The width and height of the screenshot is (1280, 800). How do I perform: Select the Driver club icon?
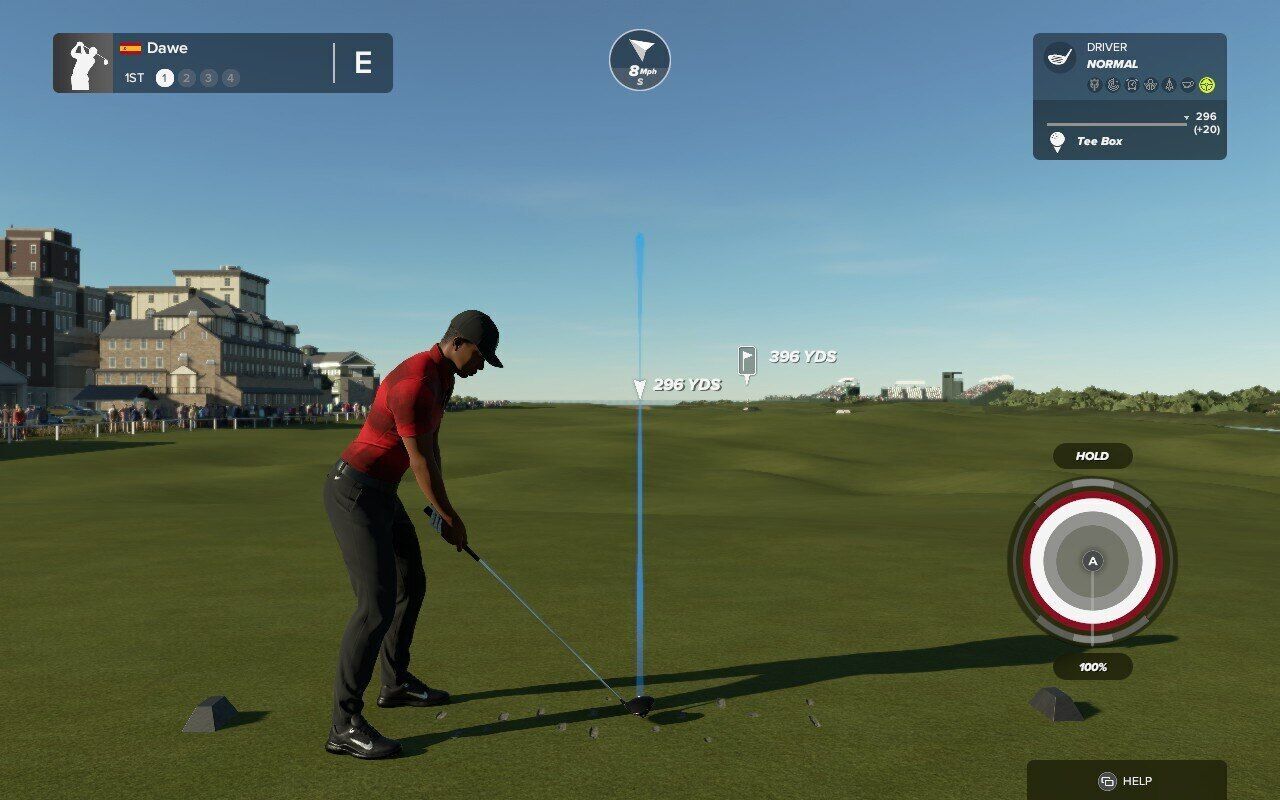[x=1059, y=57]
